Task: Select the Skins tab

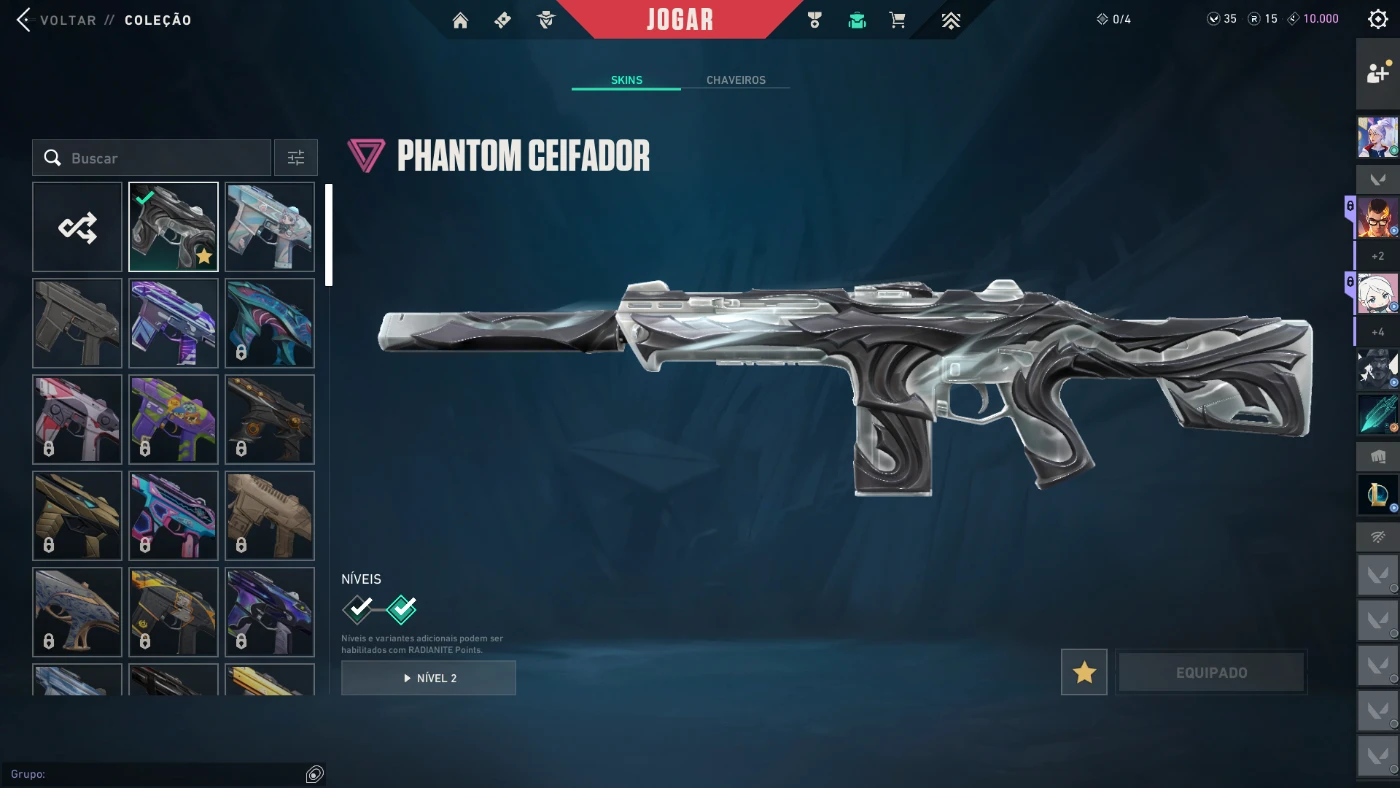Action: tap(626, 80)
